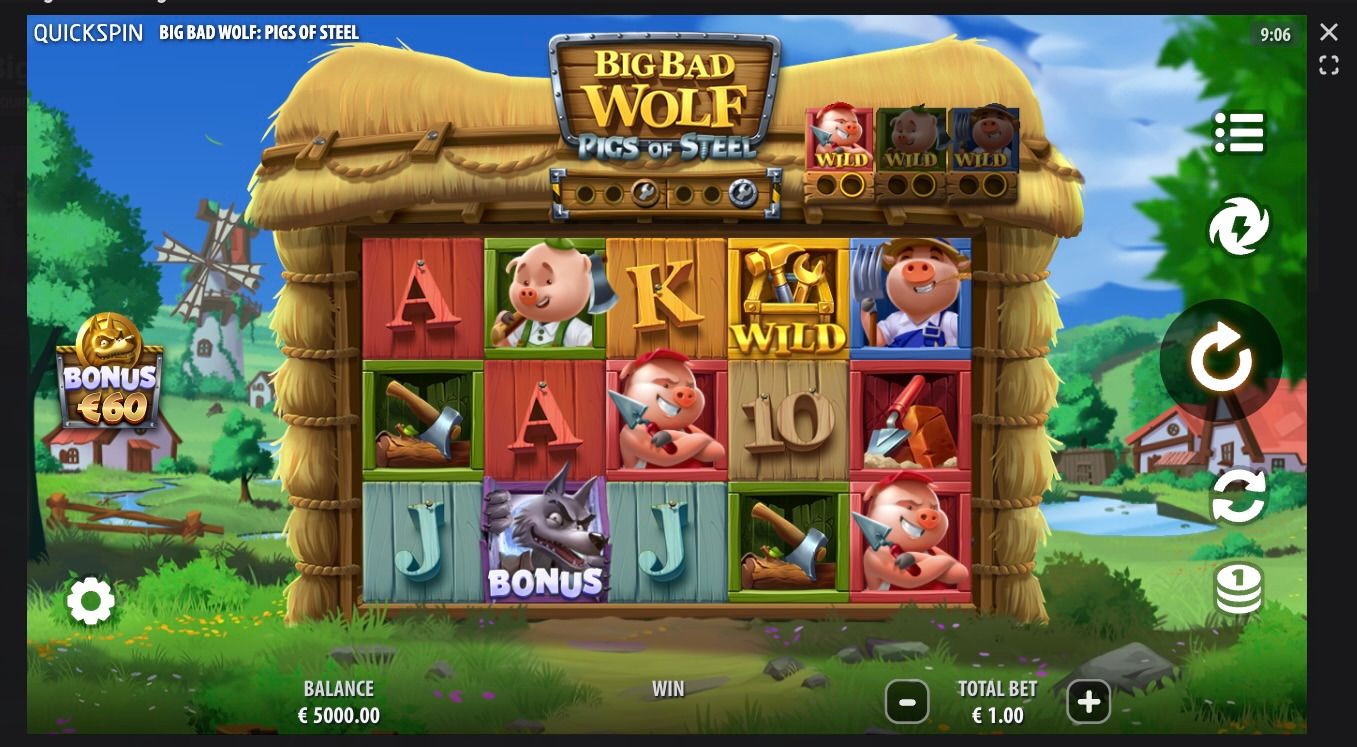Spin the reels with the main spin button

pyautogui.click(x=1220, y=360)
